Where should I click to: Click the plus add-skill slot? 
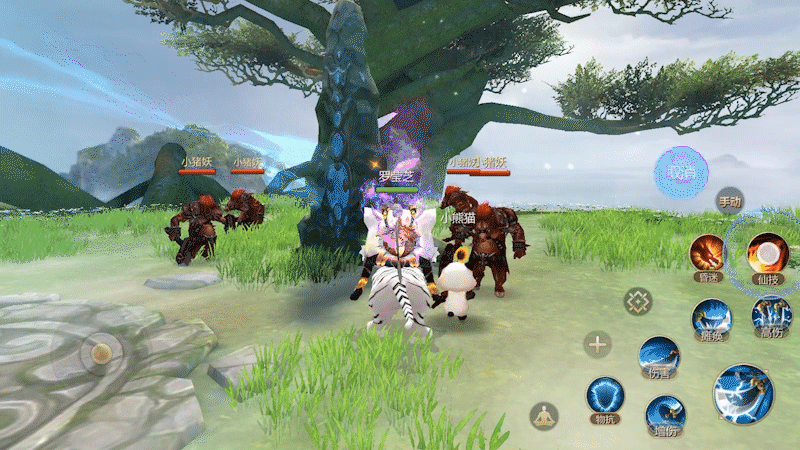tap(598, 346)
